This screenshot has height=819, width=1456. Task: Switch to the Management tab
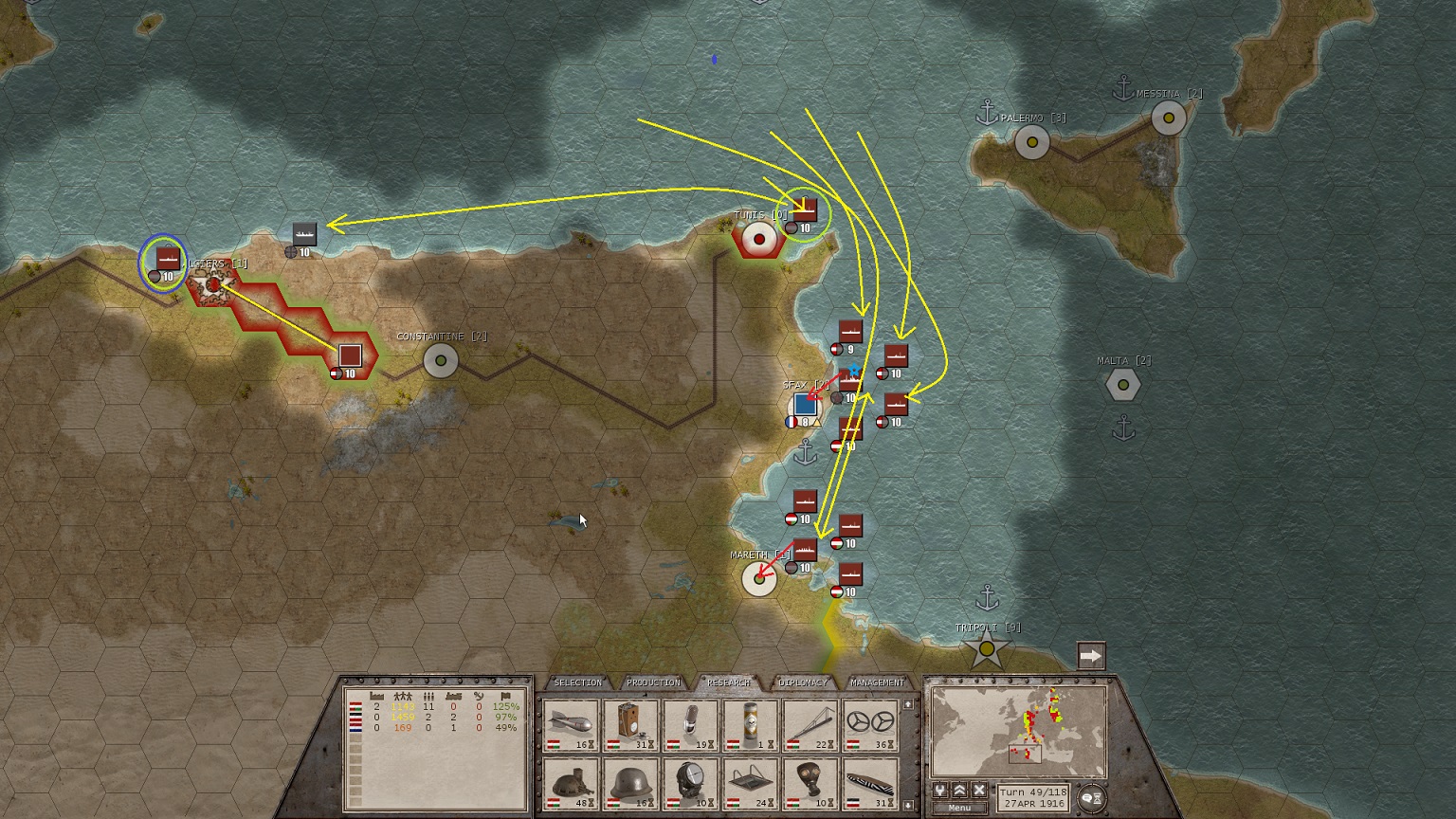[878, 682]
